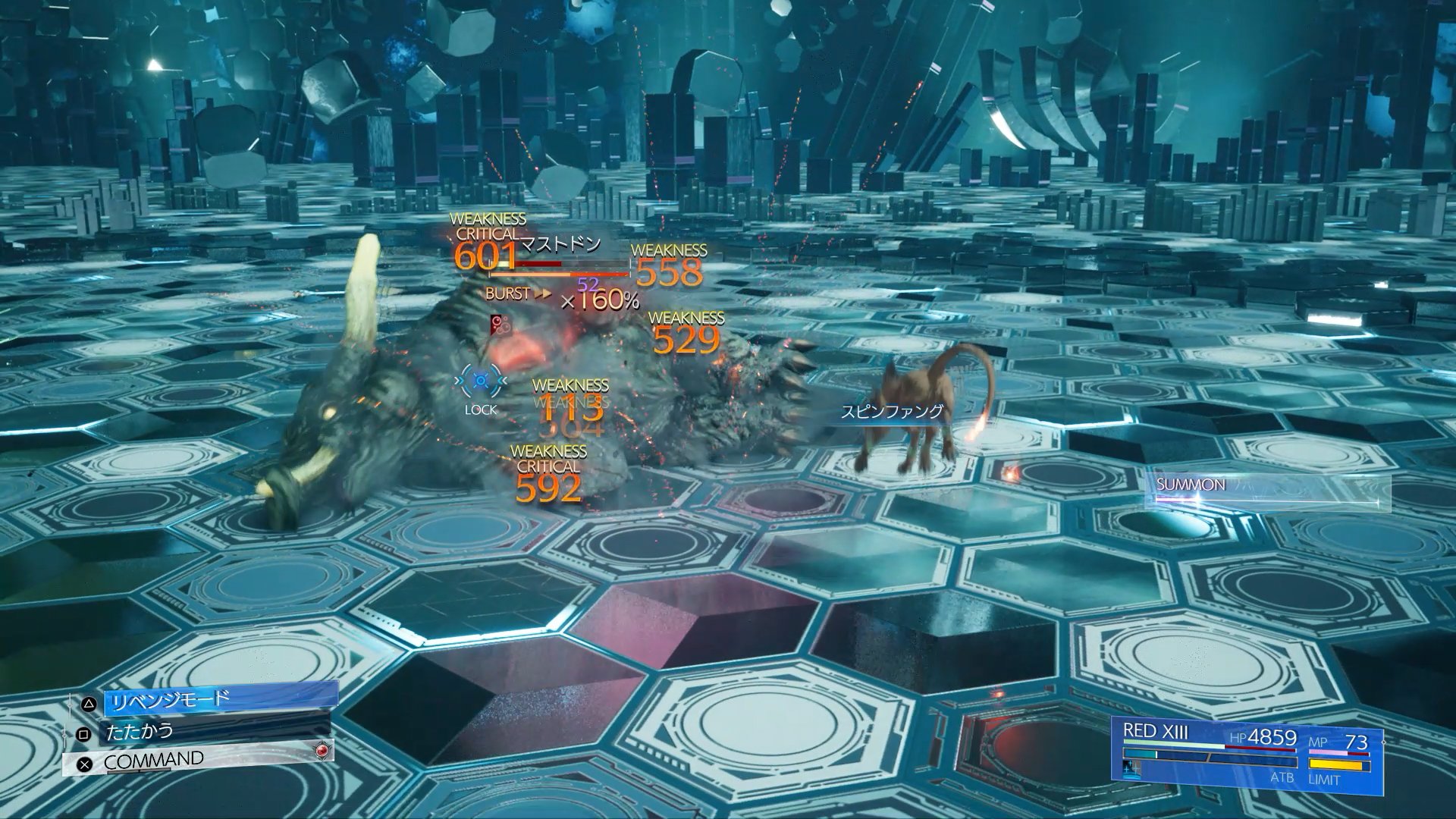Click the LOCK target reticle on the enemy

(x=481, y=381)
